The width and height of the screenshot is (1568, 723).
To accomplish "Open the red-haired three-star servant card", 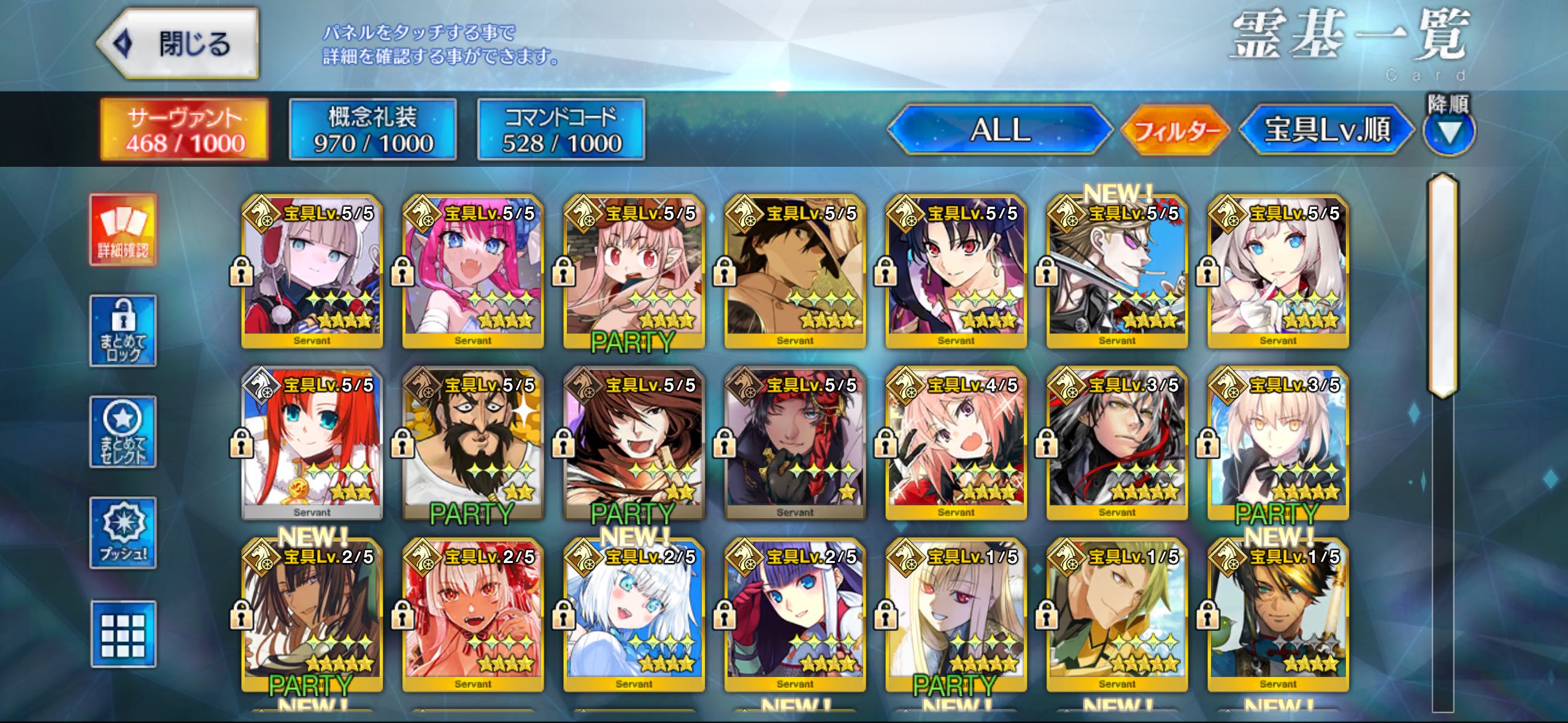I will pyautogui.click(x=312, y=443).
